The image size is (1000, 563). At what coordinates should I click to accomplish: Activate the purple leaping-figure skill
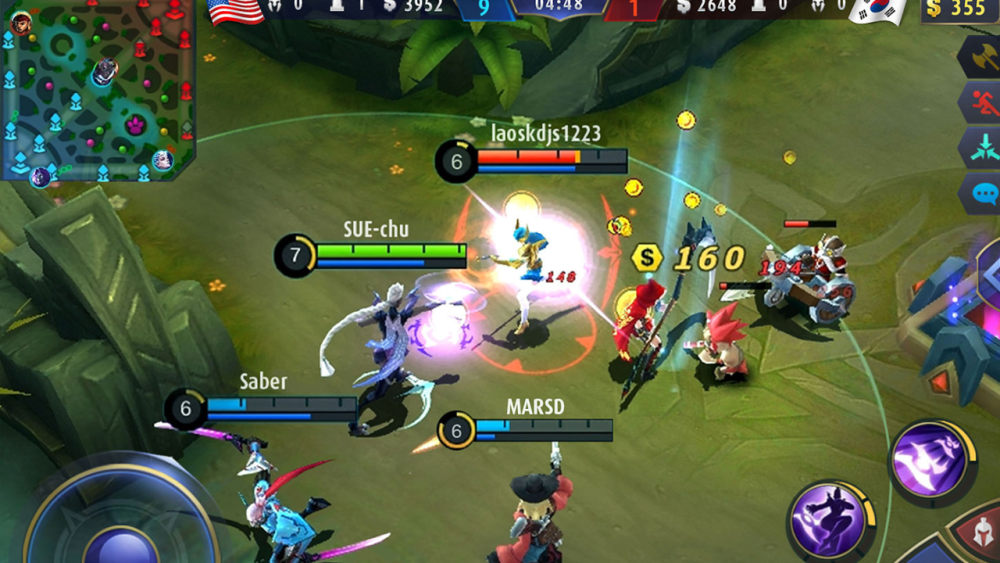[828, 518]
